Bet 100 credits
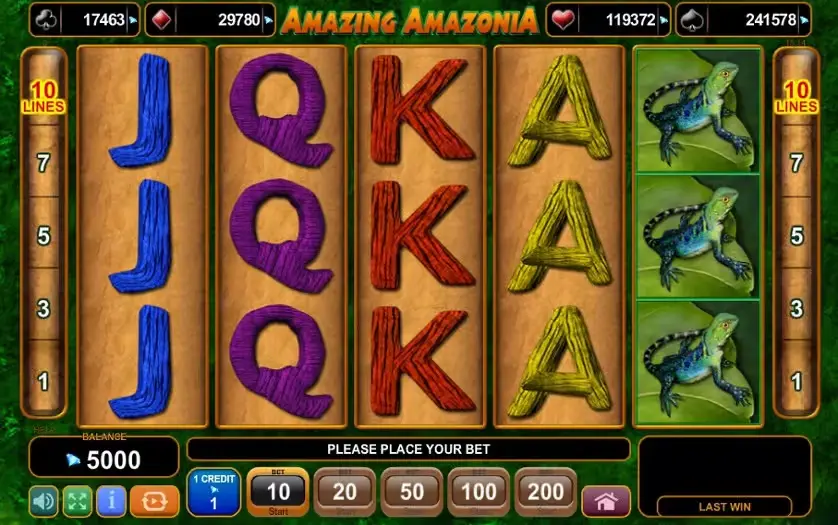Image resolution: width=838 pixels, height=525 pixels. (479, 492)
